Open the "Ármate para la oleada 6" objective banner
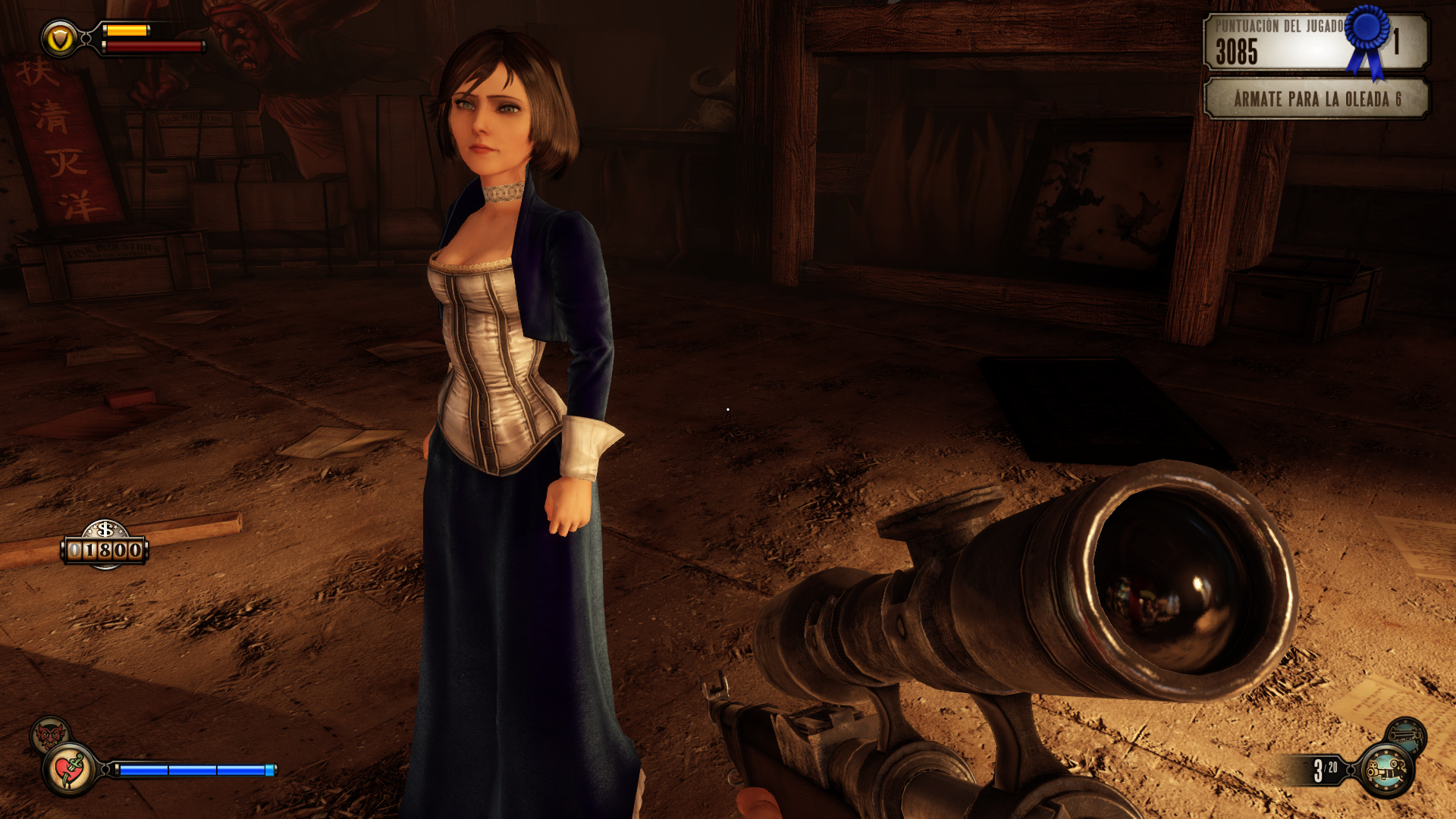The width and height of the screenshot is (1456, 819). 1316,99
